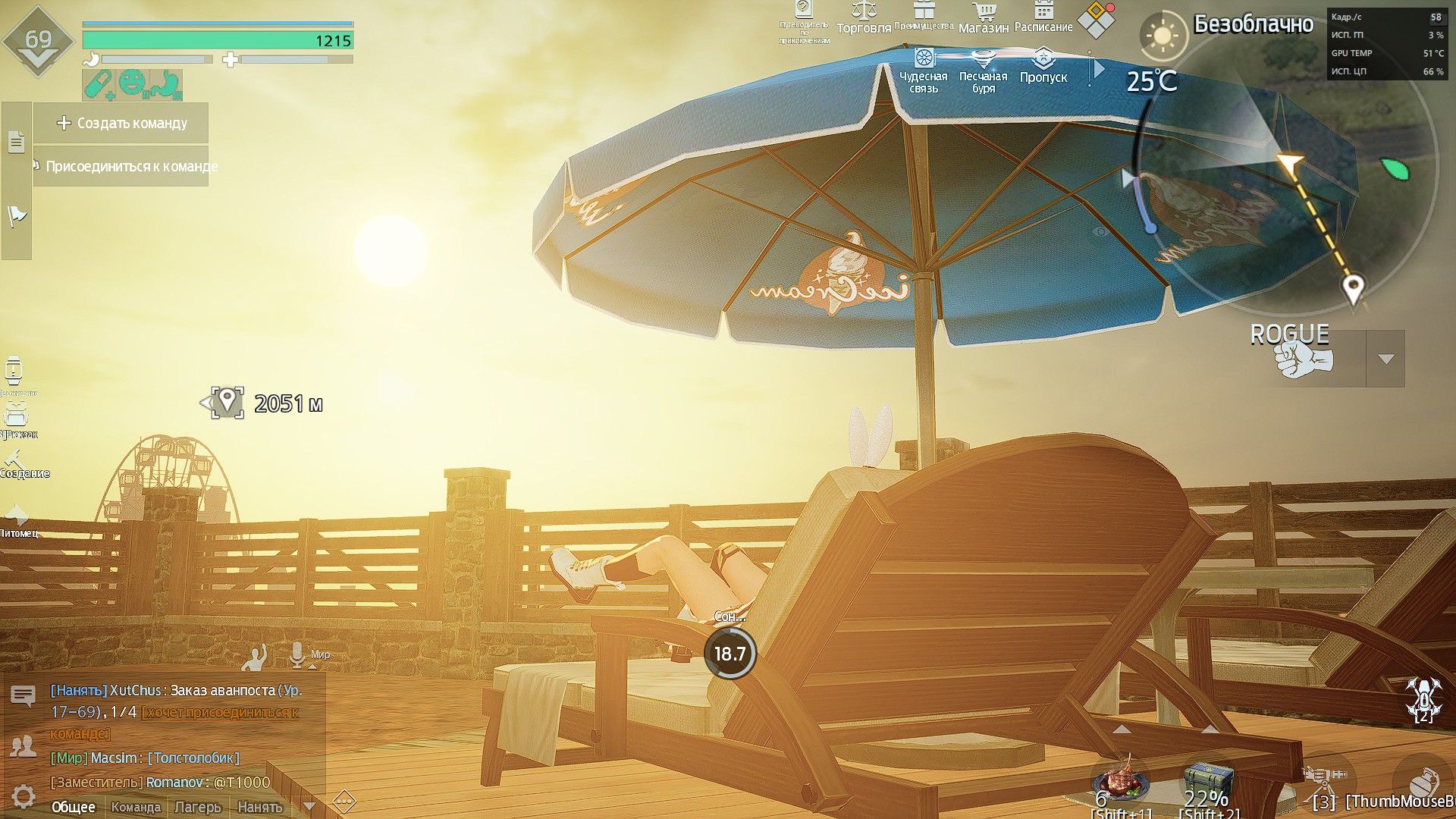Show the Расписание schedule
The image size is (1456, 819).
(x=1043, y=17)
